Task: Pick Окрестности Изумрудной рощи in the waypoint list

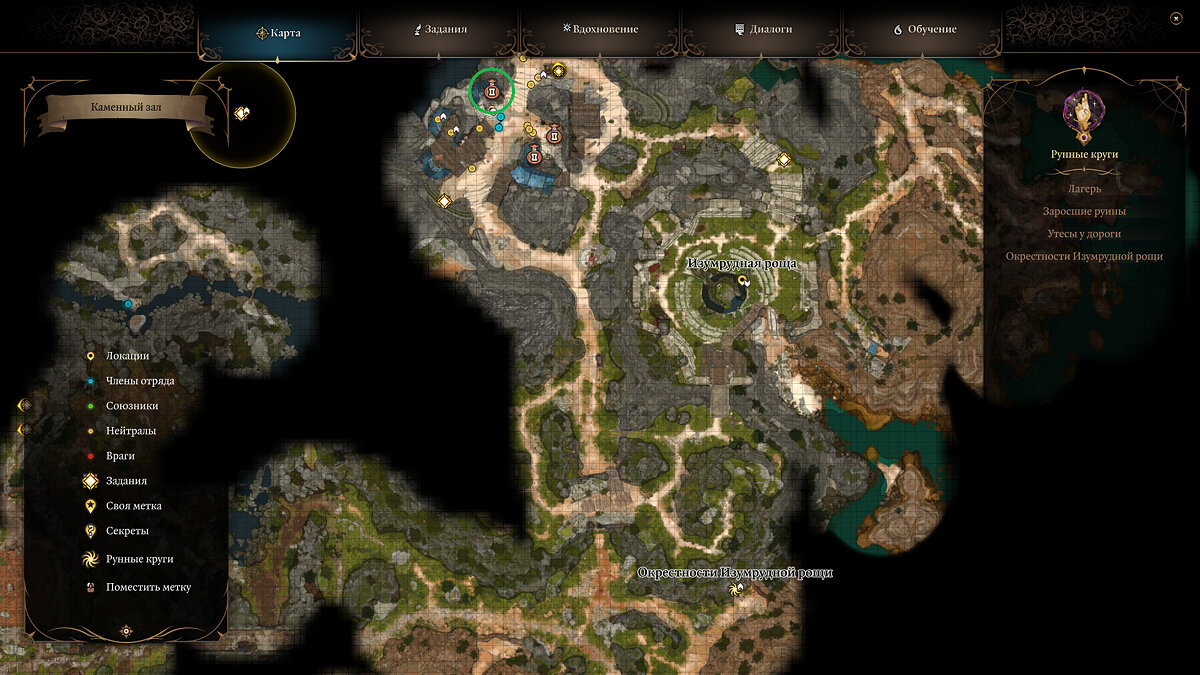Action: pos(1083,256)
